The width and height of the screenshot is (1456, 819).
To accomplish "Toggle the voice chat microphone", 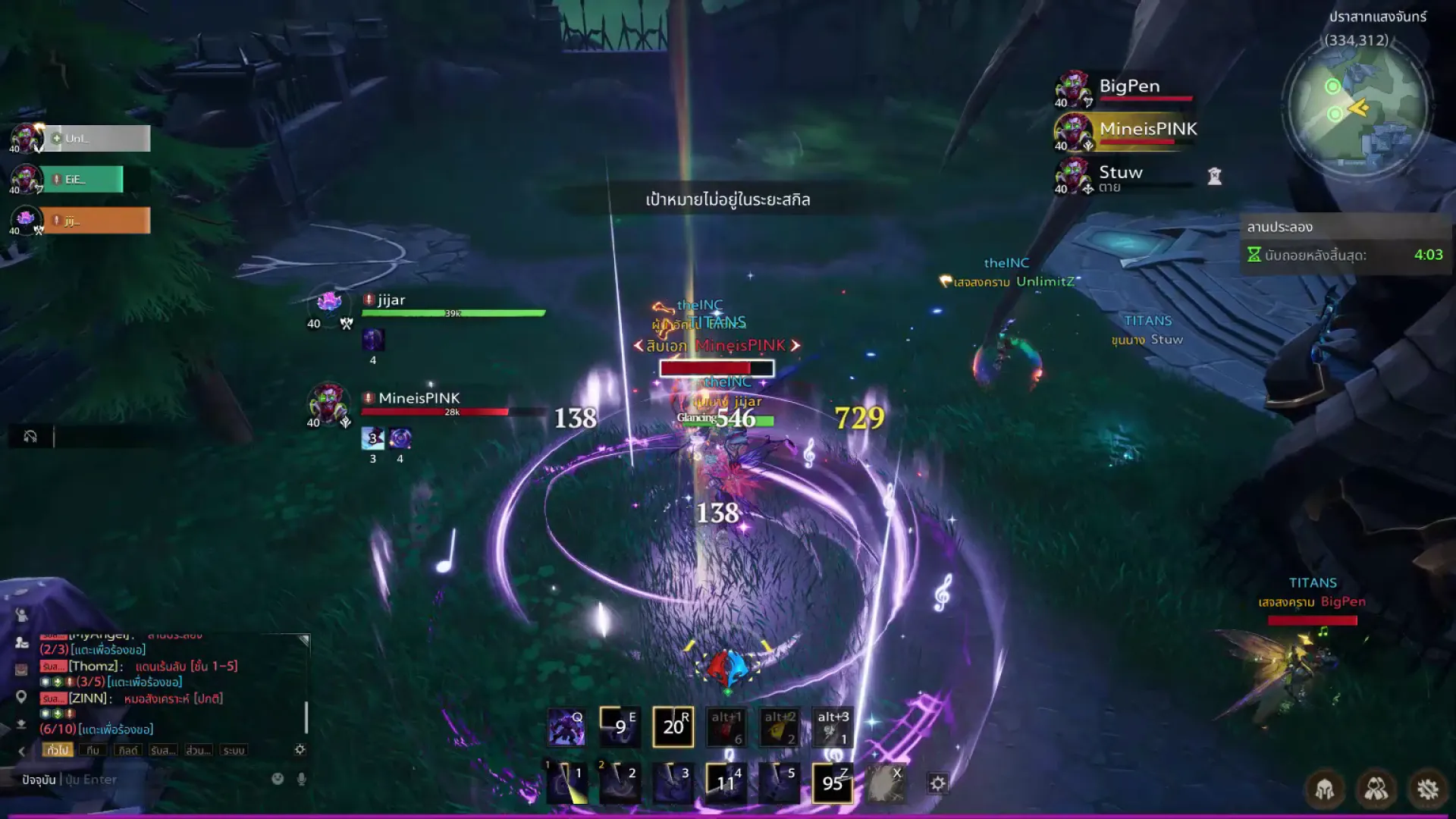I will [x=302, y=779].
